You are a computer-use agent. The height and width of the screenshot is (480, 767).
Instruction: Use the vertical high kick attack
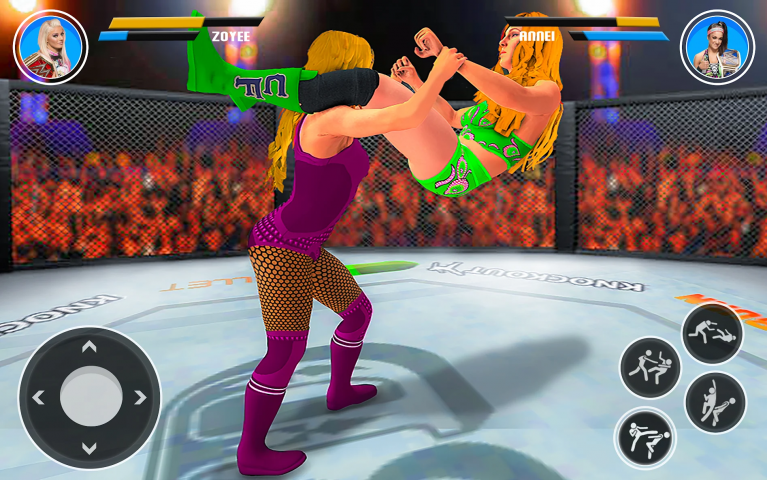click(x=715, y=402)
